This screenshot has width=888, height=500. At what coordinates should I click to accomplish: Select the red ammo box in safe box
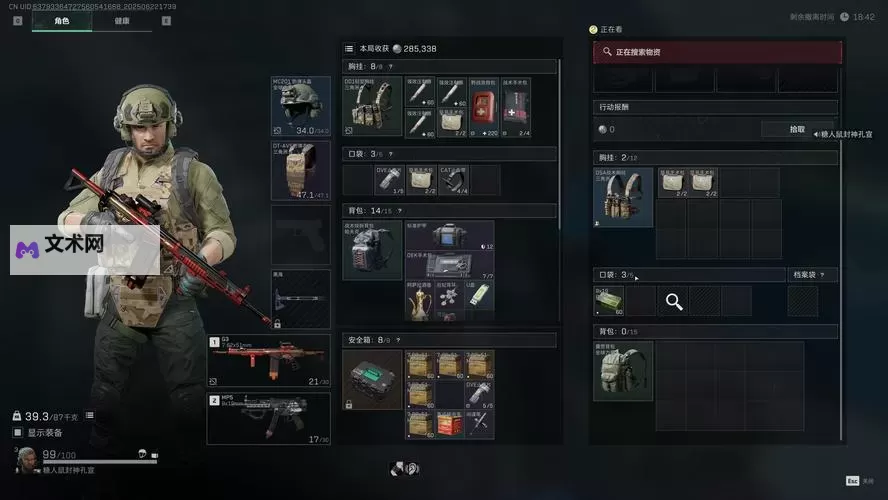(x=451, y=423)
